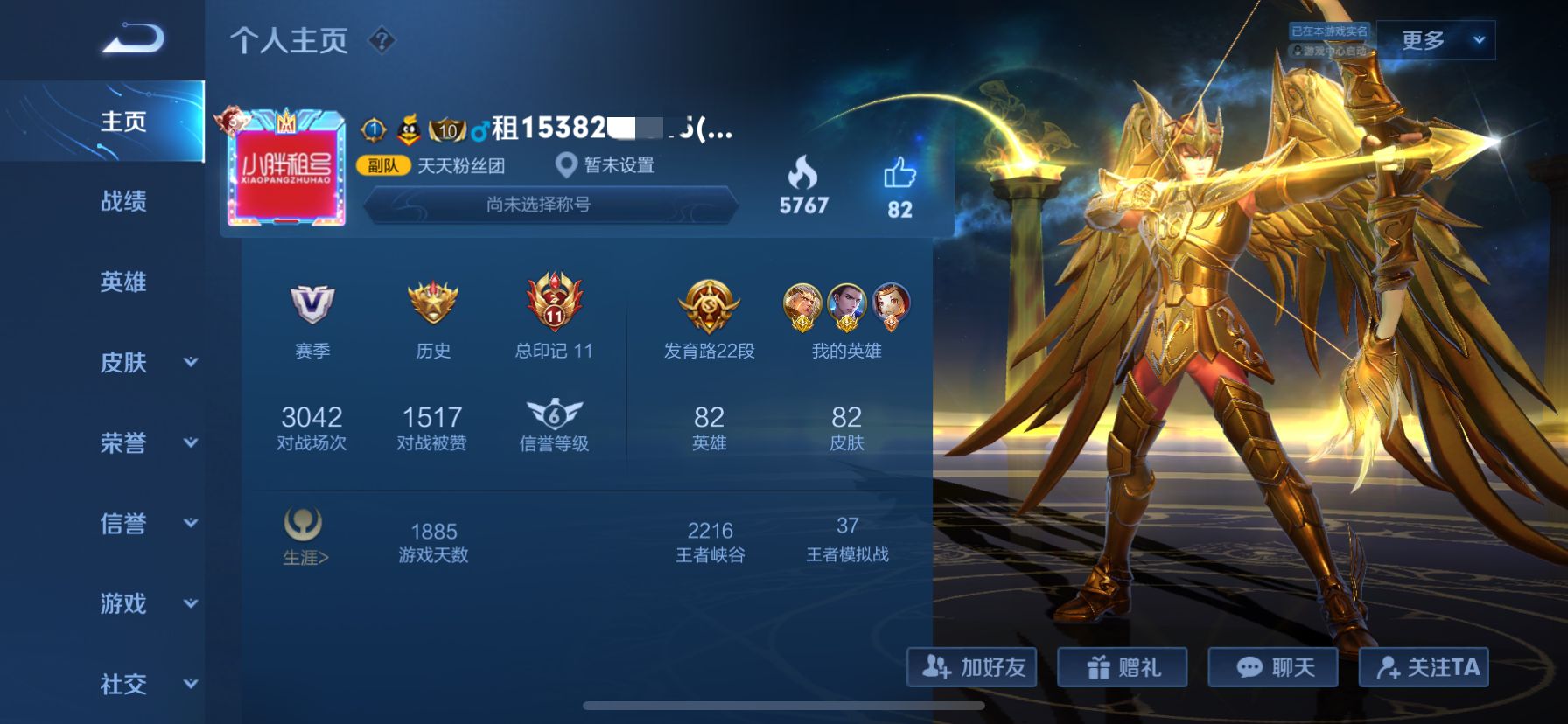This screenshot has height=724, width=1568.
Task: Open the help icon beside 个人主页
Action: 382,40
